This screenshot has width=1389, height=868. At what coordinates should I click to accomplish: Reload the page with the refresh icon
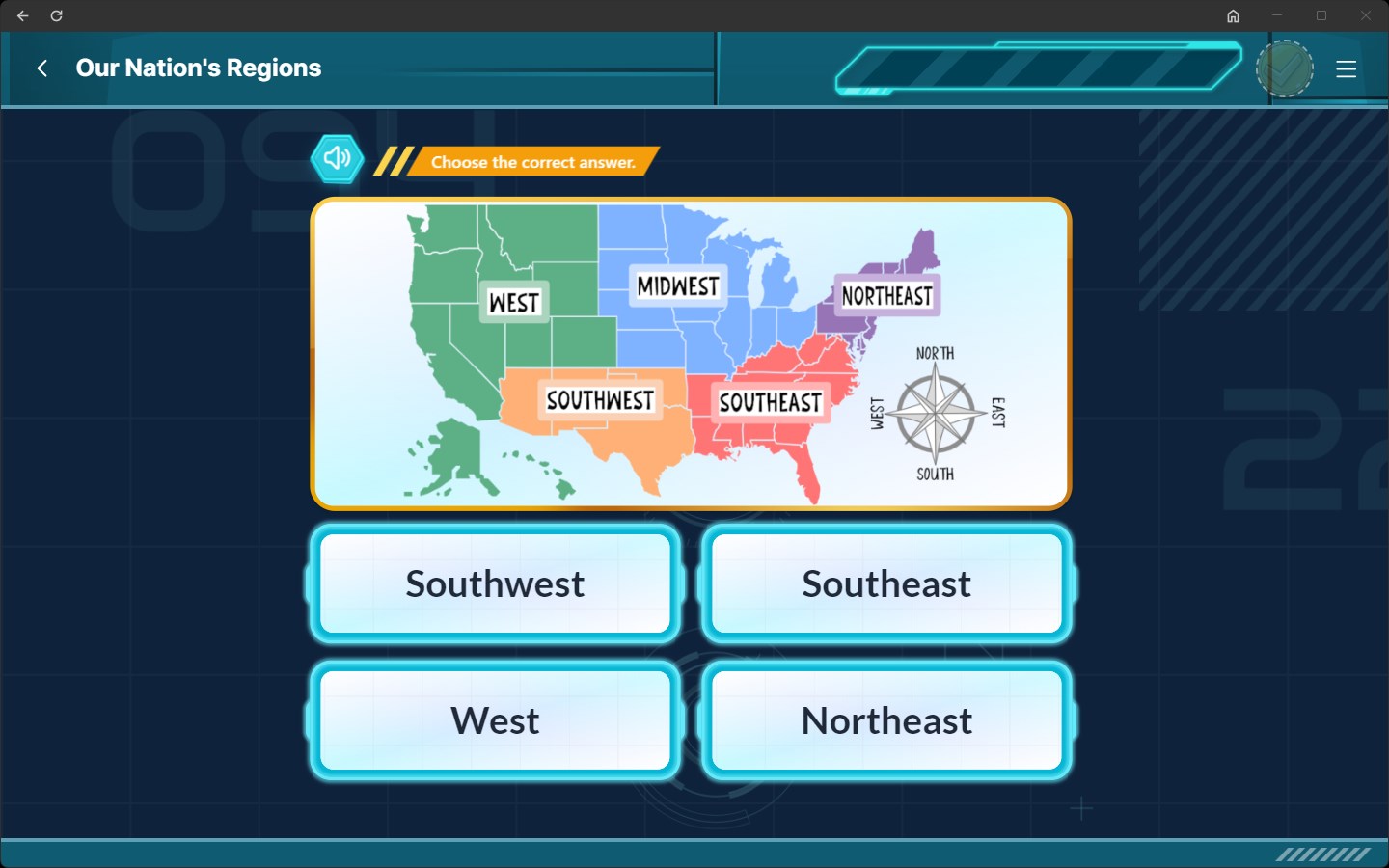pyautogui.click(x=56, y=15)
